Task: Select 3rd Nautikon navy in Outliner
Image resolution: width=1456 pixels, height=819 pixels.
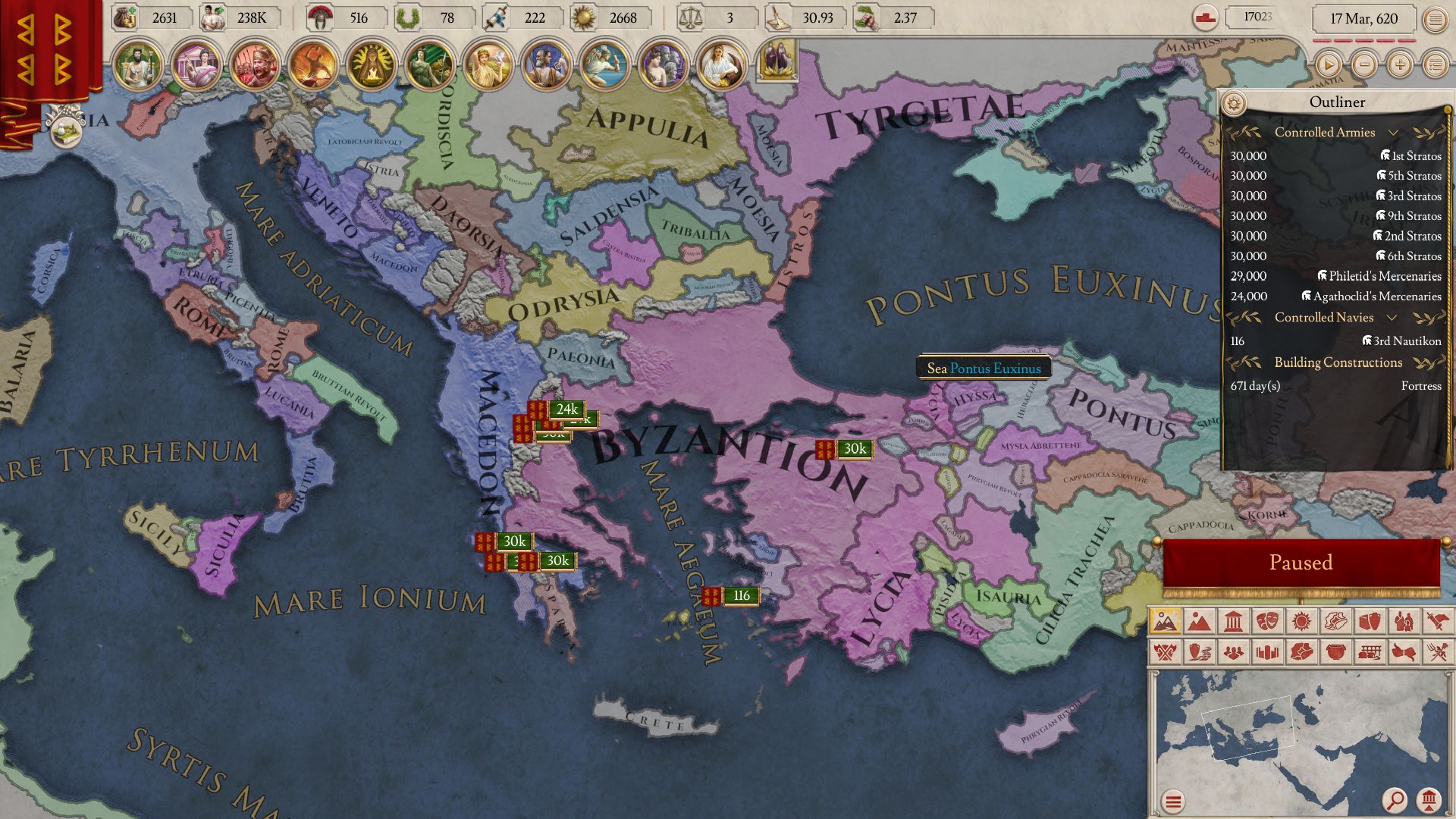Action: pos(1401,341)
